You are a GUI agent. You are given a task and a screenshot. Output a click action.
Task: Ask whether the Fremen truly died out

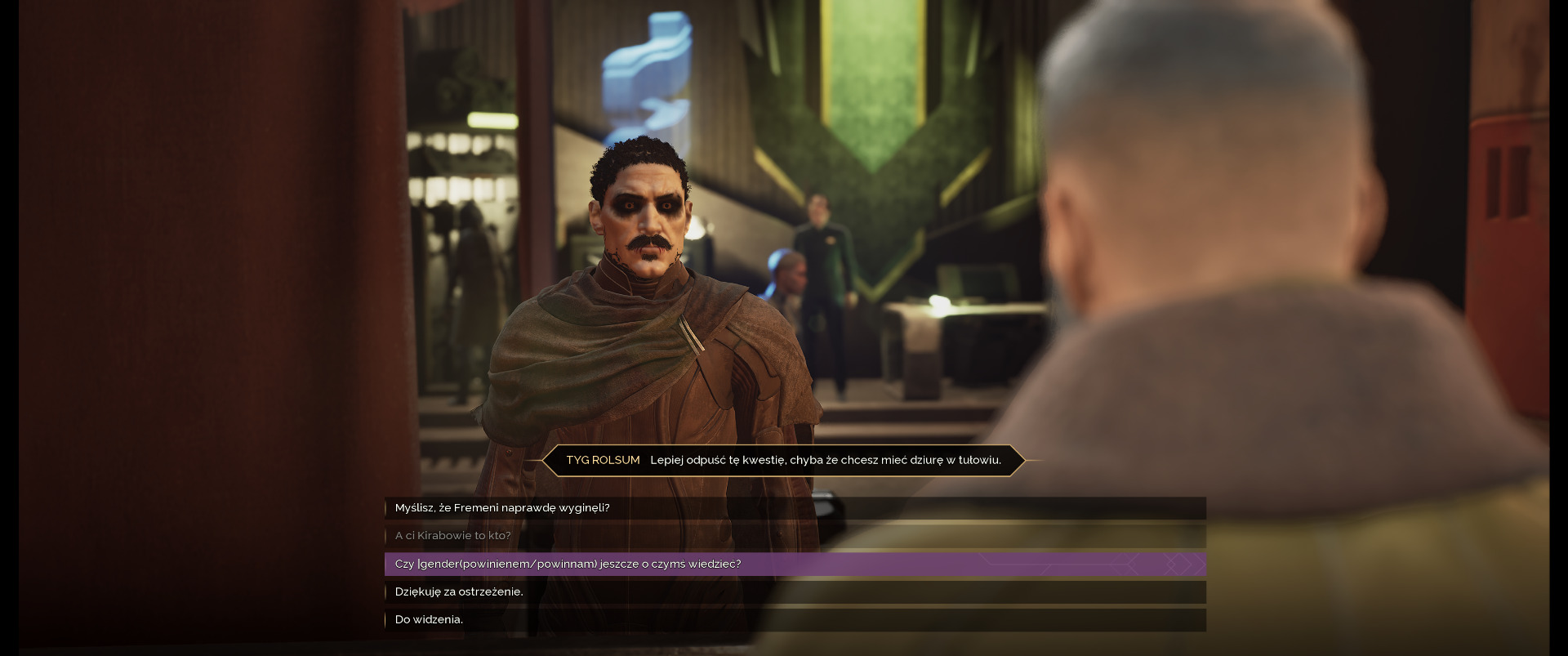502,508
